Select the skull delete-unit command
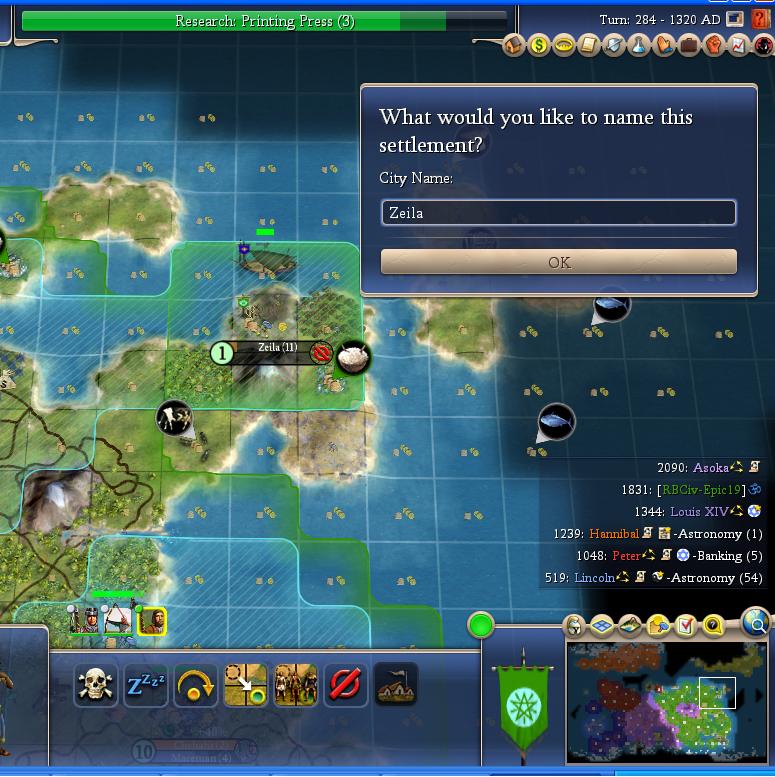Image resolution: width=775 pixels, height=777 pixels. point(96,685)
